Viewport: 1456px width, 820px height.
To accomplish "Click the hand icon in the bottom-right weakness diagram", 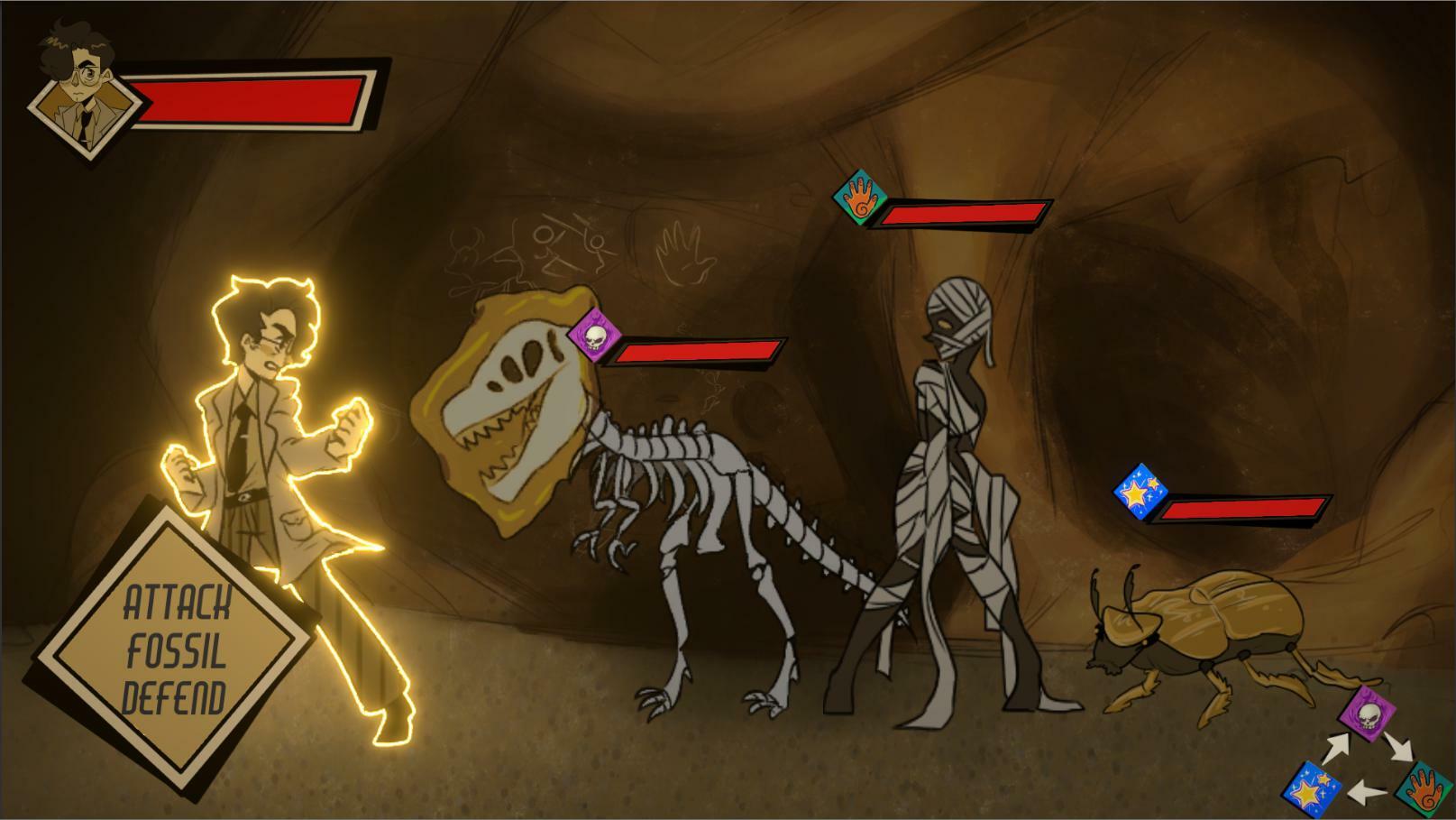I will (1425, 790).
